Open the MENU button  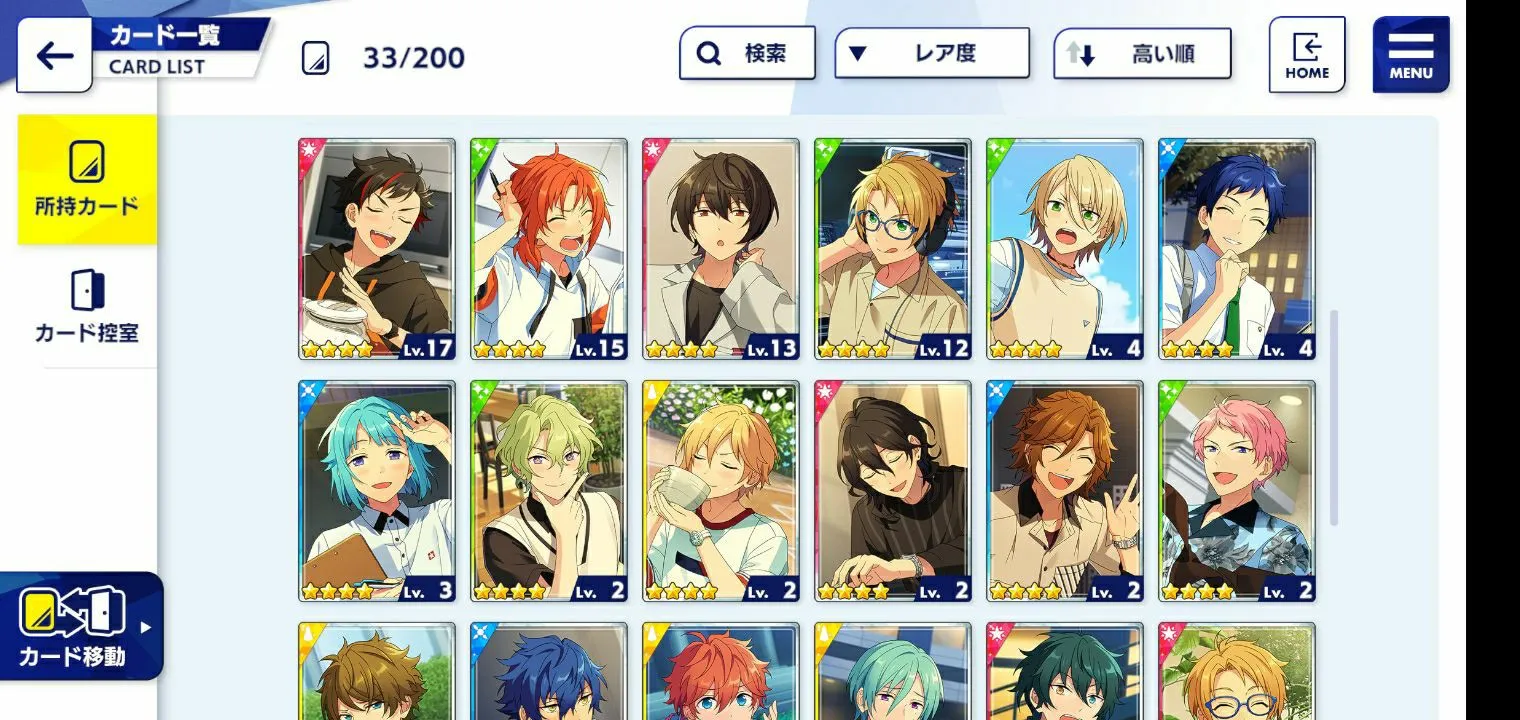(x=1410, y=55)
